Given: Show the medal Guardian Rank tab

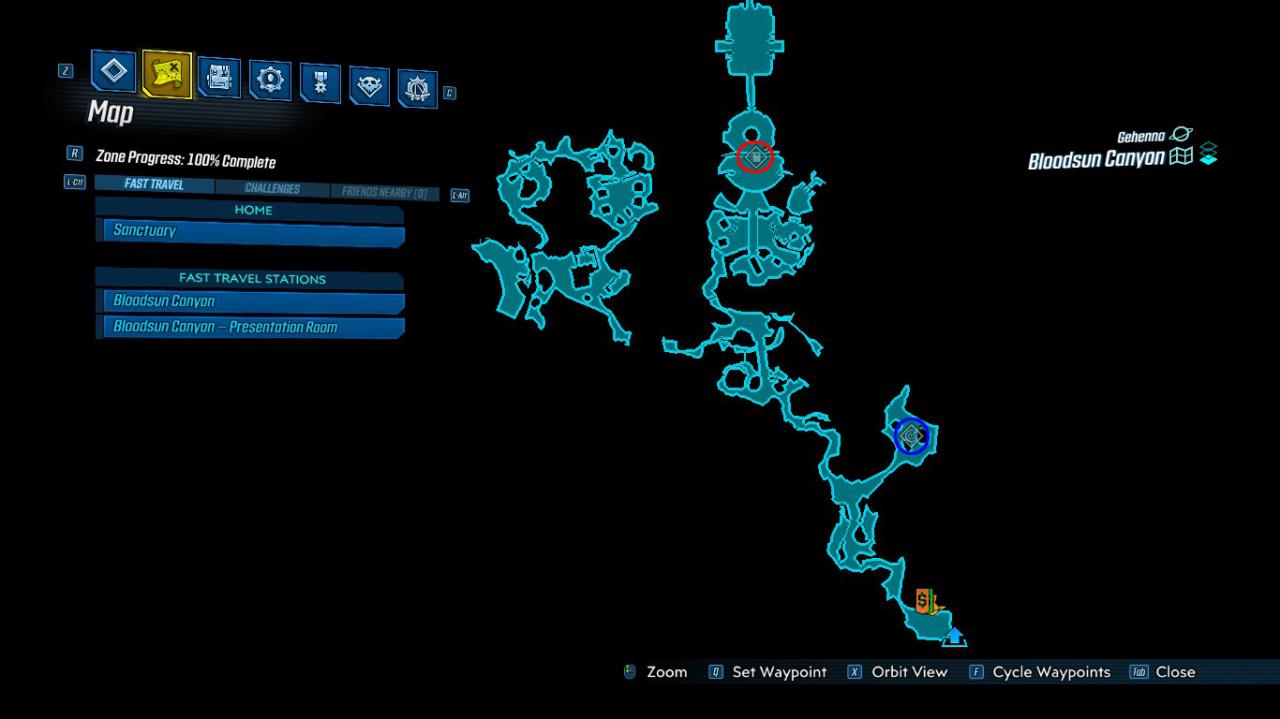Looking at the screenshot, I should [320, 84].
